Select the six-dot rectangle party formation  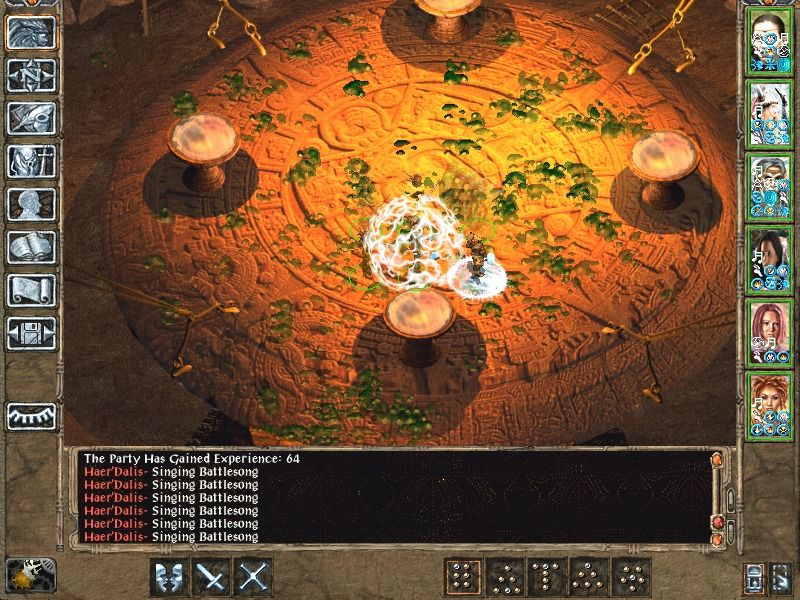462,577
